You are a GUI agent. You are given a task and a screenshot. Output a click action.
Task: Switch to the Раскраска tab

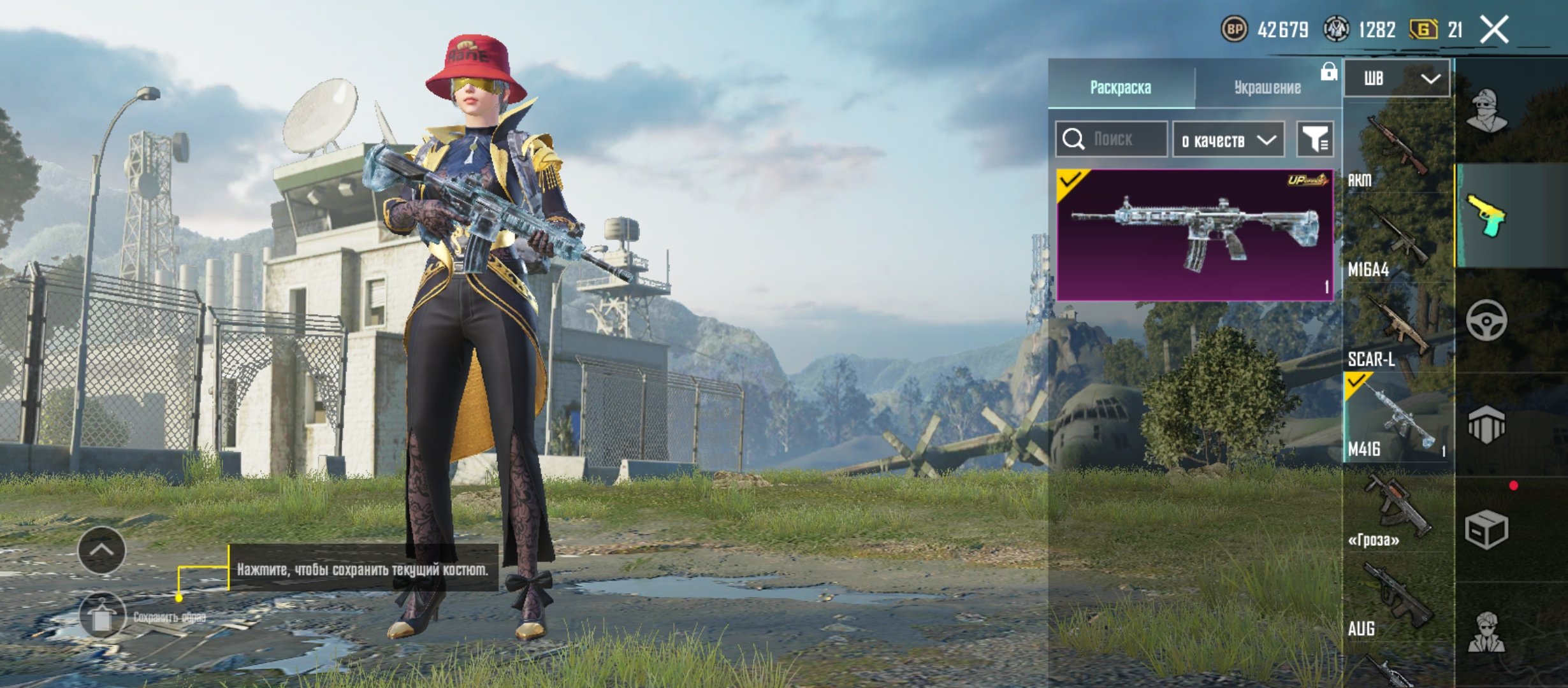(1121, 87)
